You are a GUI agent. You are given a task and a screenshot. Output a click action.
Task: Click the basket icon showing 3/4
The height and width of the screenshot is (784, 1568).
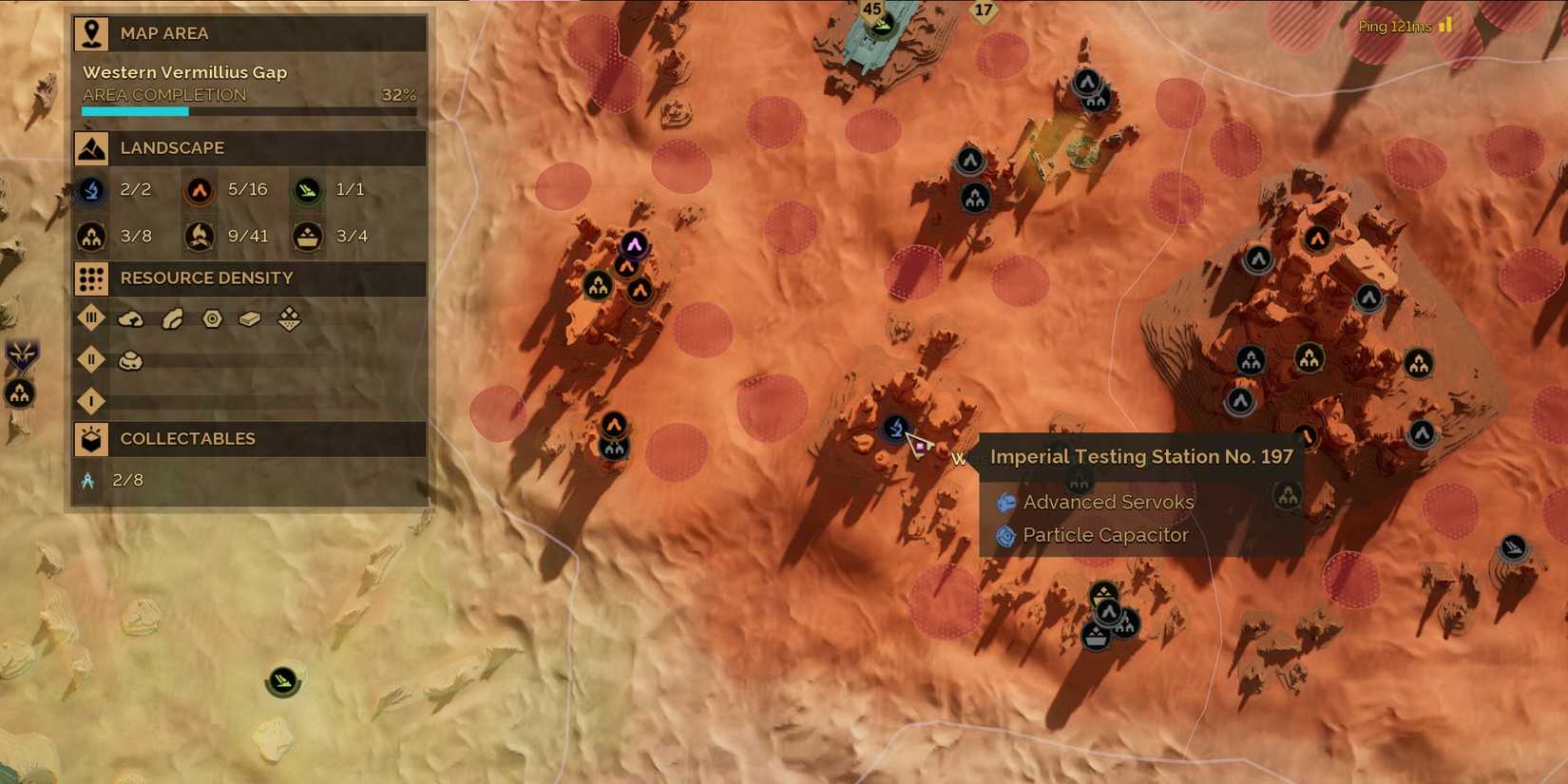click(x=306, y=235)
